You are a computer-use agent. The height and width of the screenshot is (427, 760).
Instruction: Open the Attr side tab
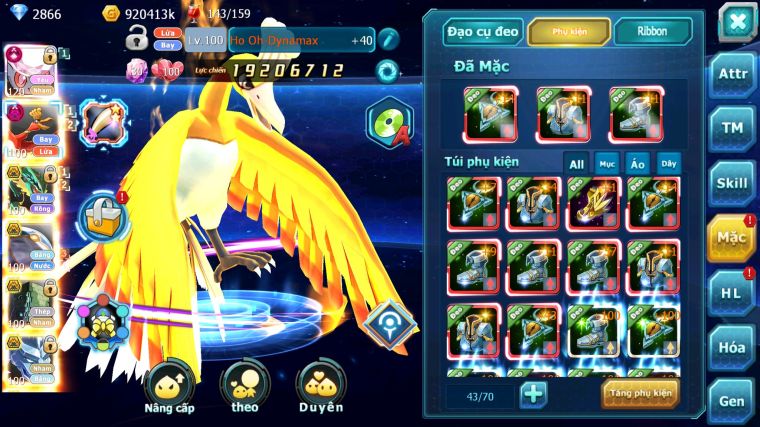point(731,76)
